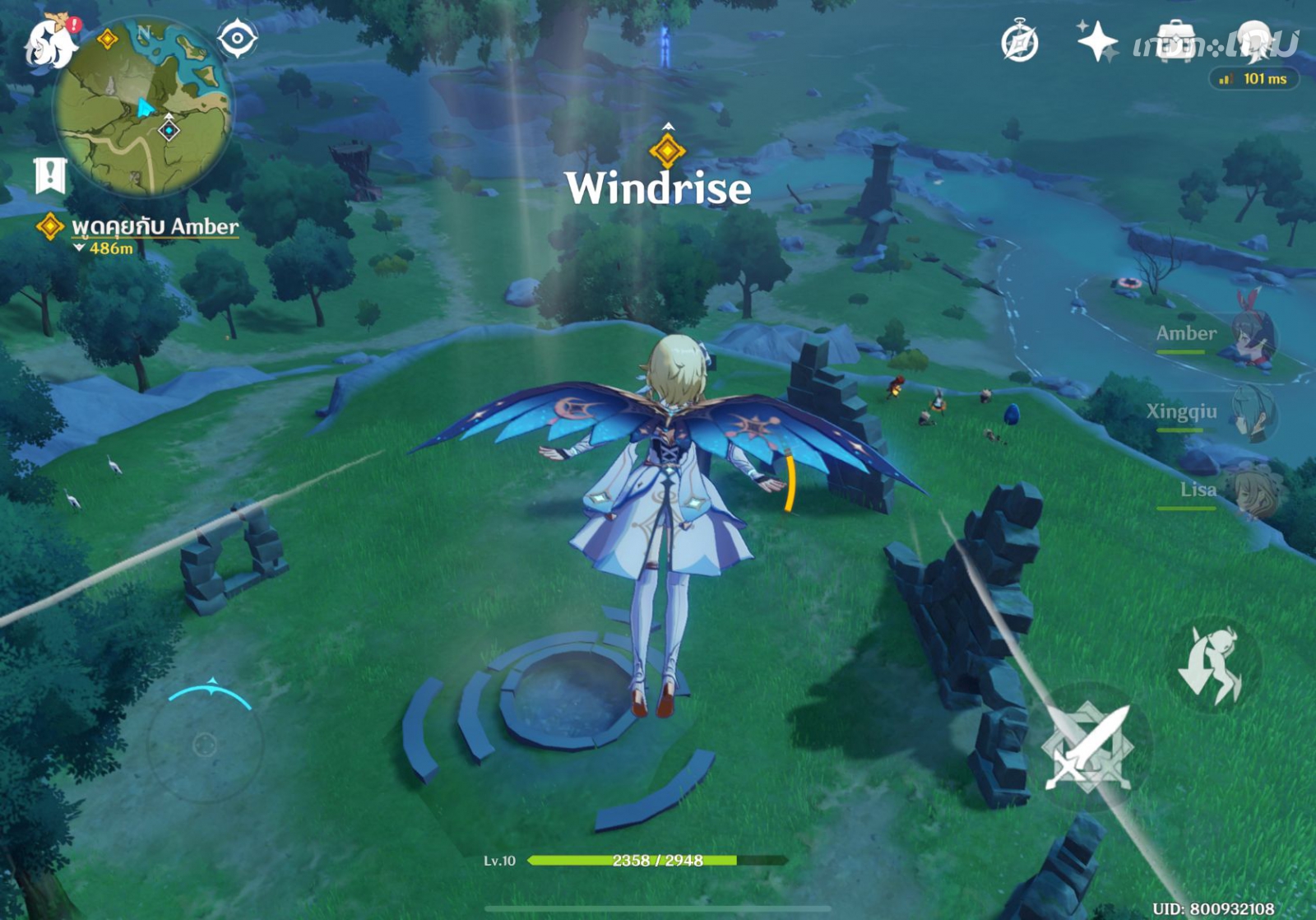This screenshot has width=1316, height=920.
Task: Open the backpack inventory
Action: point(1175,41)
